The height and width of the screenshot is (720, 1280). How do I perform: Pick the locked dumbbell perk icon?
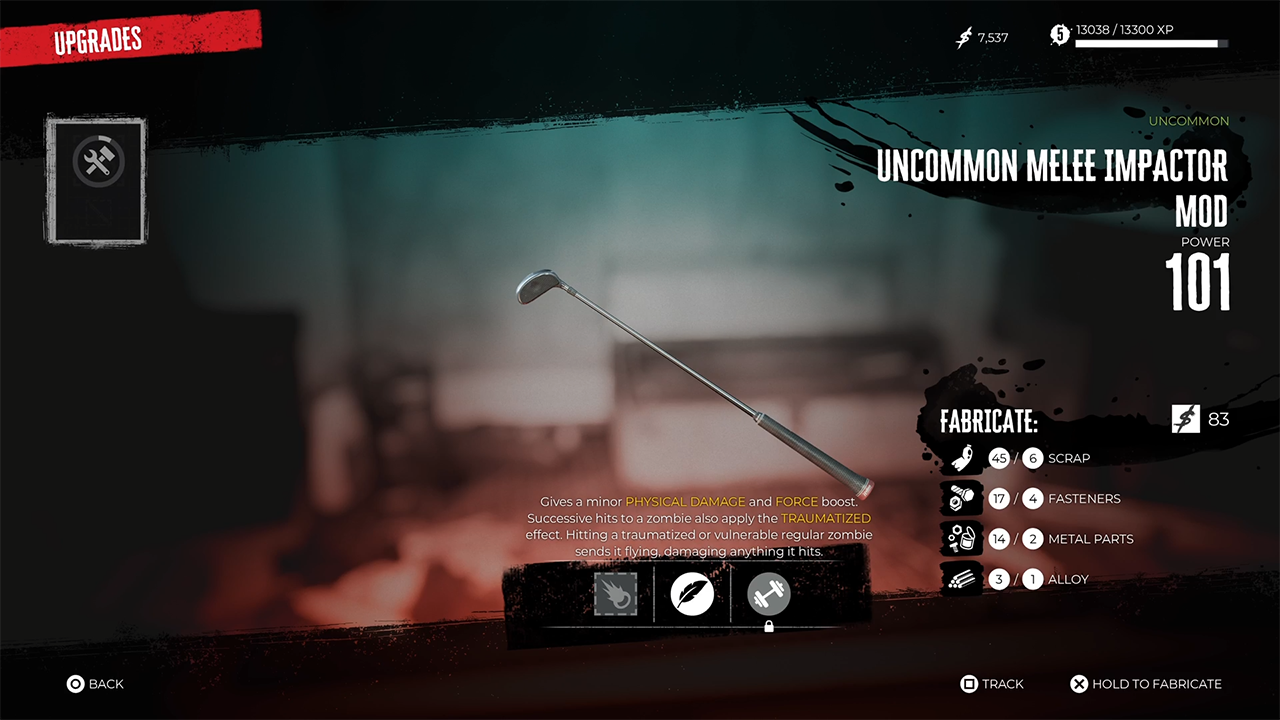coord(768,594)
